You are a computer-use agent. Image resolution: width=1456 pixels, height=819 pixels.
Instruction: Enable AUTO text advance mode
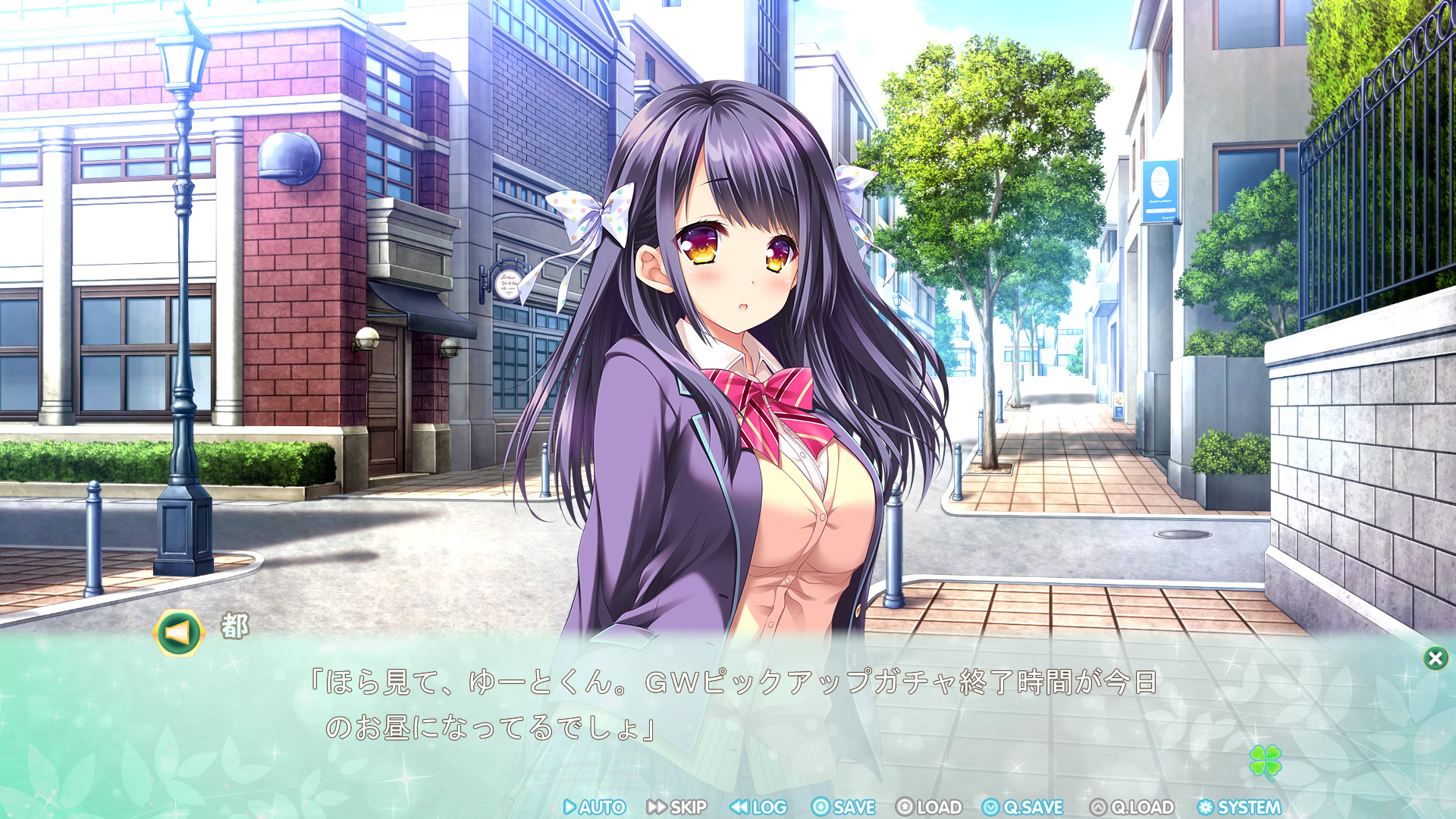(595, 807)
